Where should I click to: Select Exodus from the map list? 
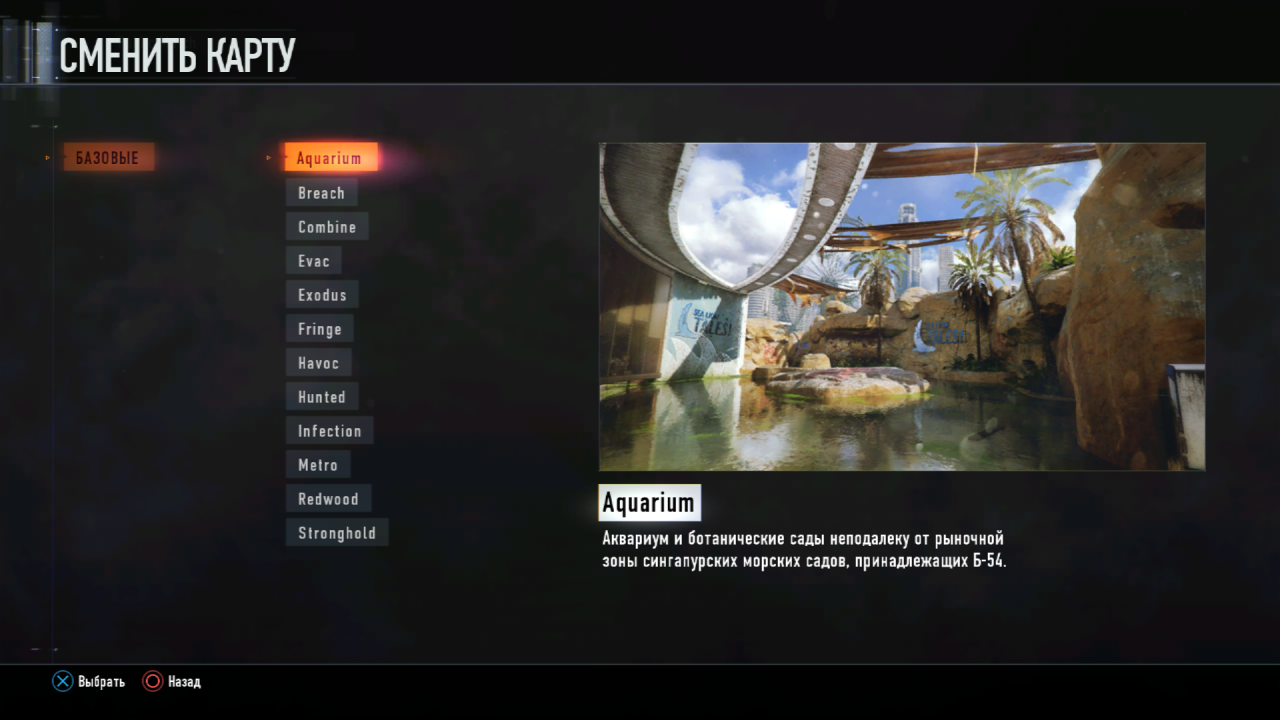click(x=322, y=295)
